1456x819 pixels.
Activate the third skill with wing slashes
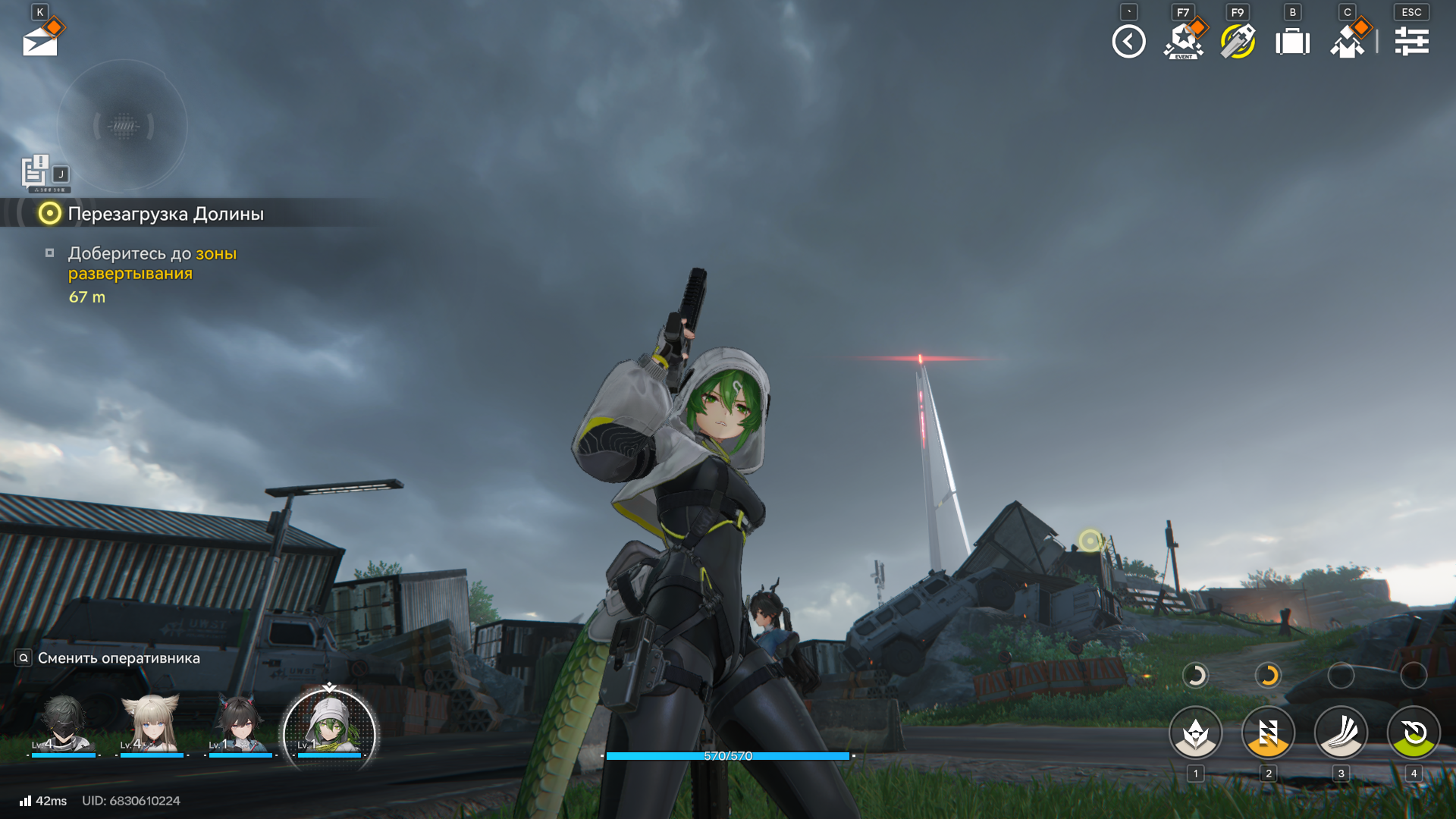point(1341,733)
